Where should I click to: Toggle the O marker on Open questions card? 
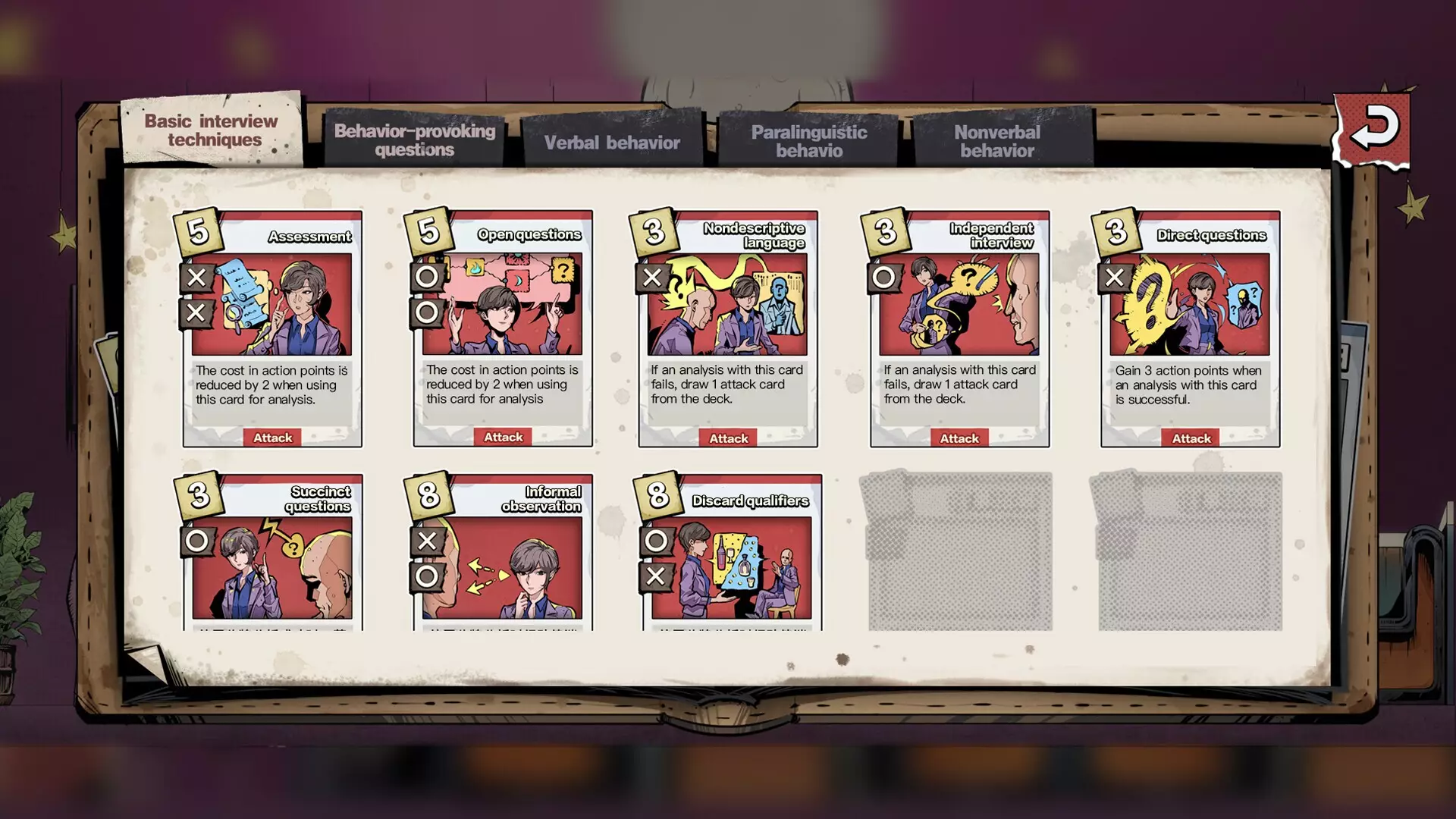coord(427,278)
